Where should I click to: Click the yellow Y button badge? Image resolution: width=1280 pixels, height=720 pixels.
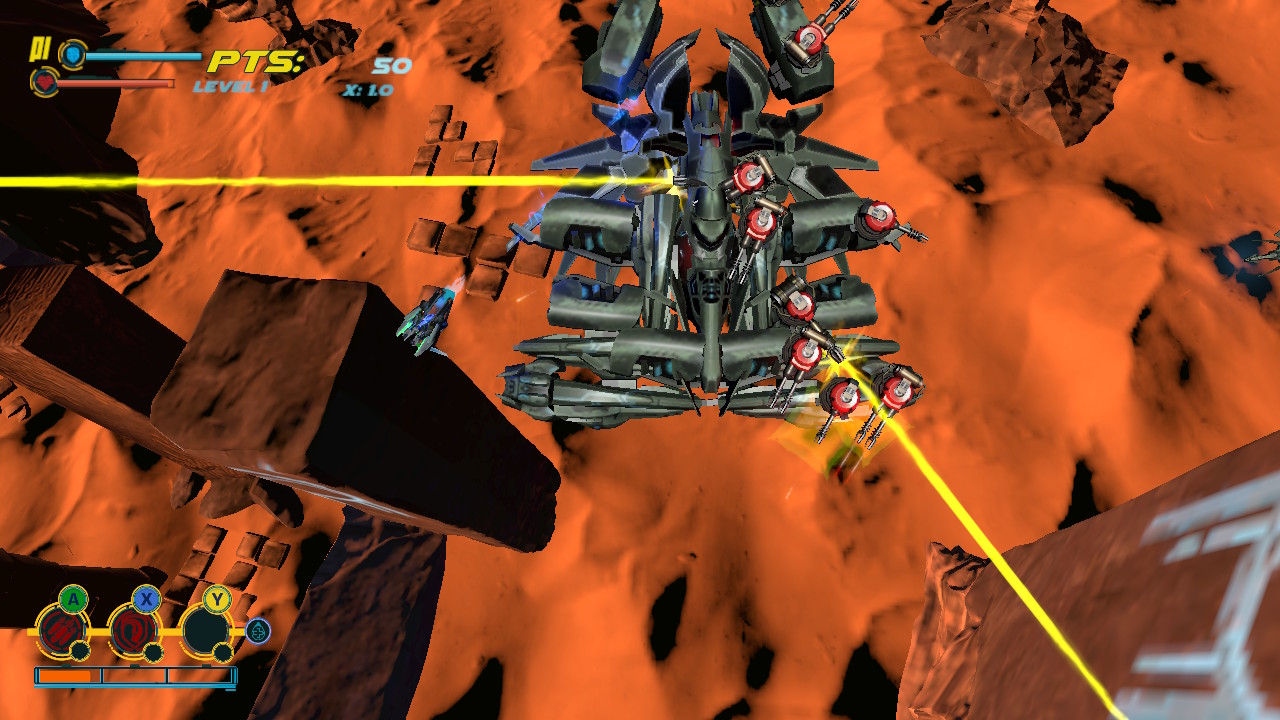point(218,597)
